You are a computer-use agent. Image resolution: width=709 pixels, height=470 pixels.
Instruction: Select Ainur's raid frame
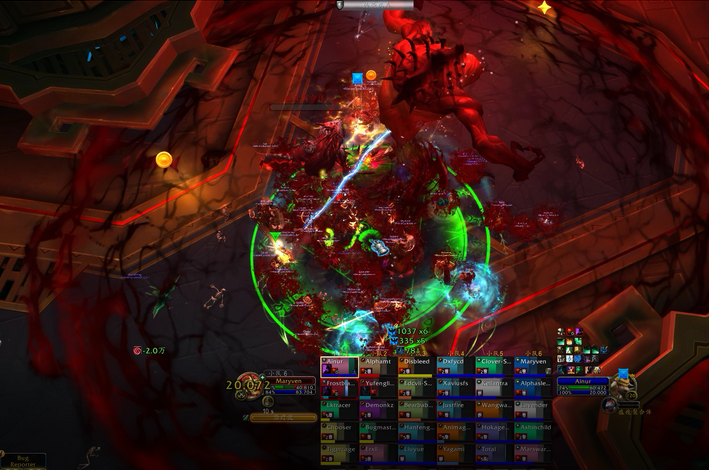(x=339, y=367)
